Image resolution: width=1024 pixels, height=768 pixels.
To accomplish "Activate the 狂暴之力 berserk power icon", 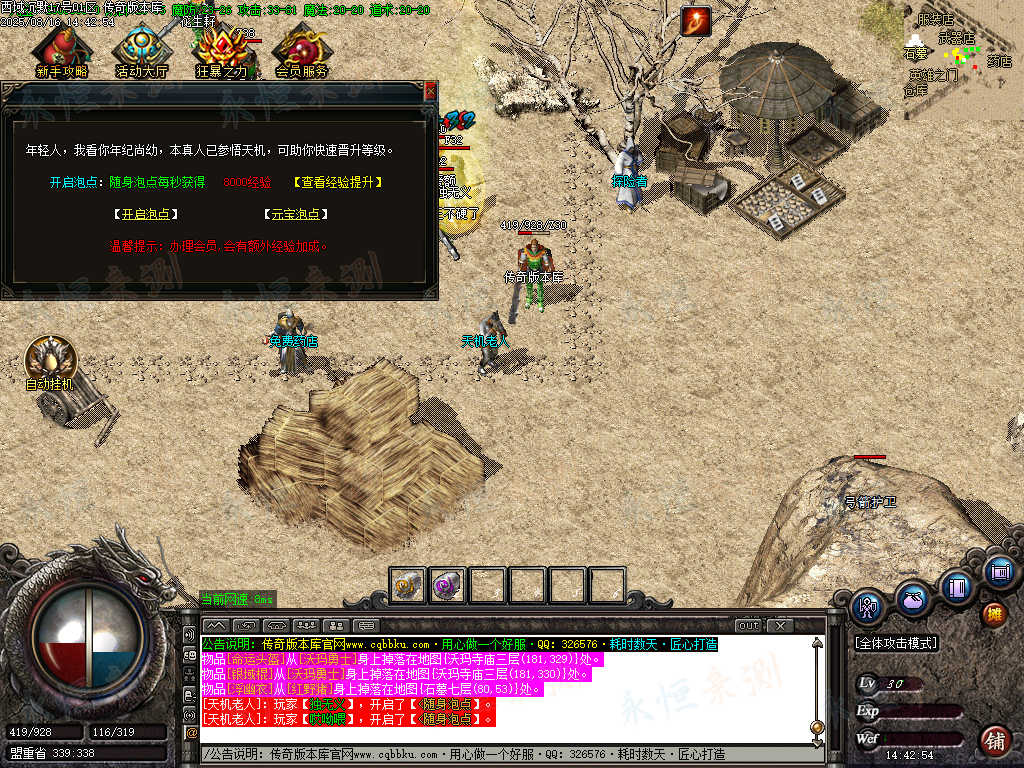I will (x=221, y=50).
